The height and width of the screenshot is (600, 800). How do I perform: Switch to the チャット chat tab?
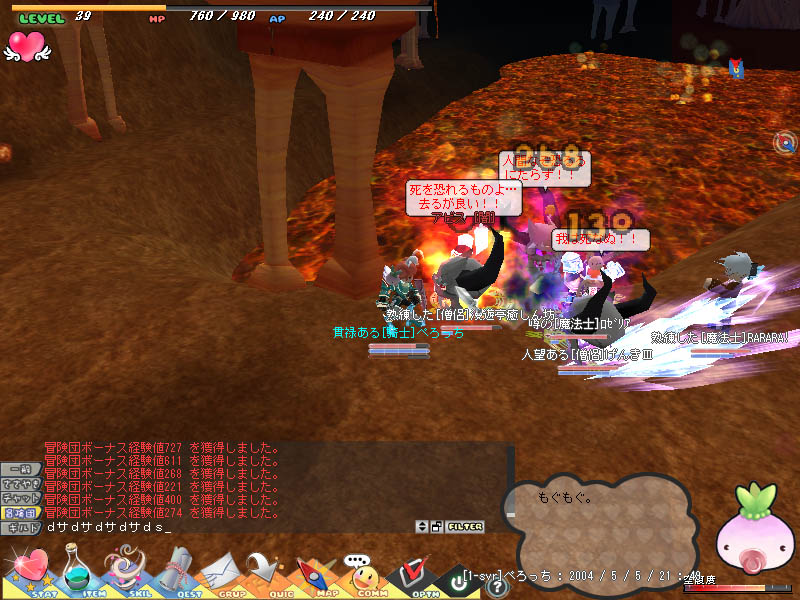[21, 497]
